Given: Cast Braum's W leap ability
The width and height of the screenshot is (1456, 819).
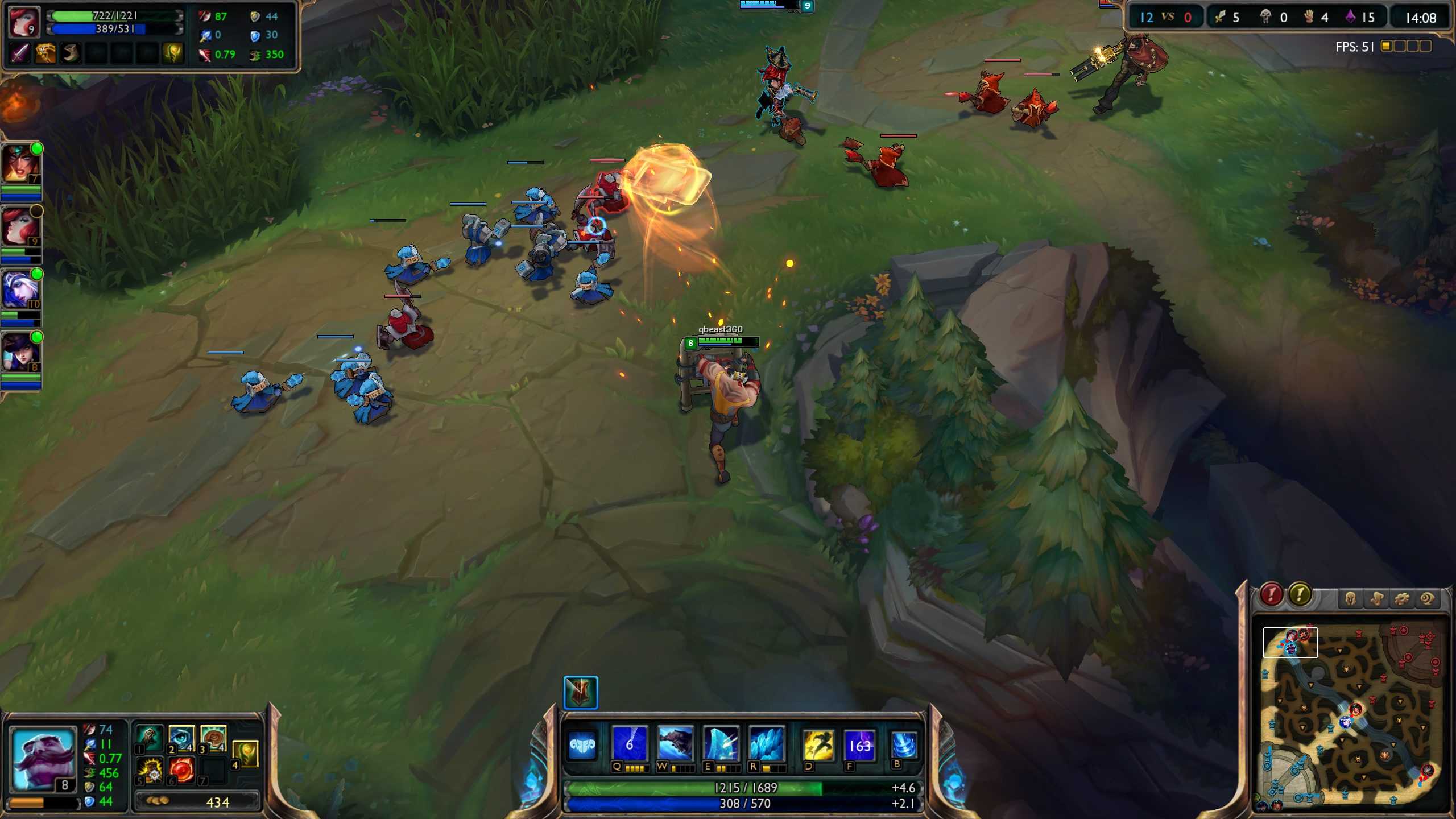Looking at the screenshot, I should (x=675, y=744).
